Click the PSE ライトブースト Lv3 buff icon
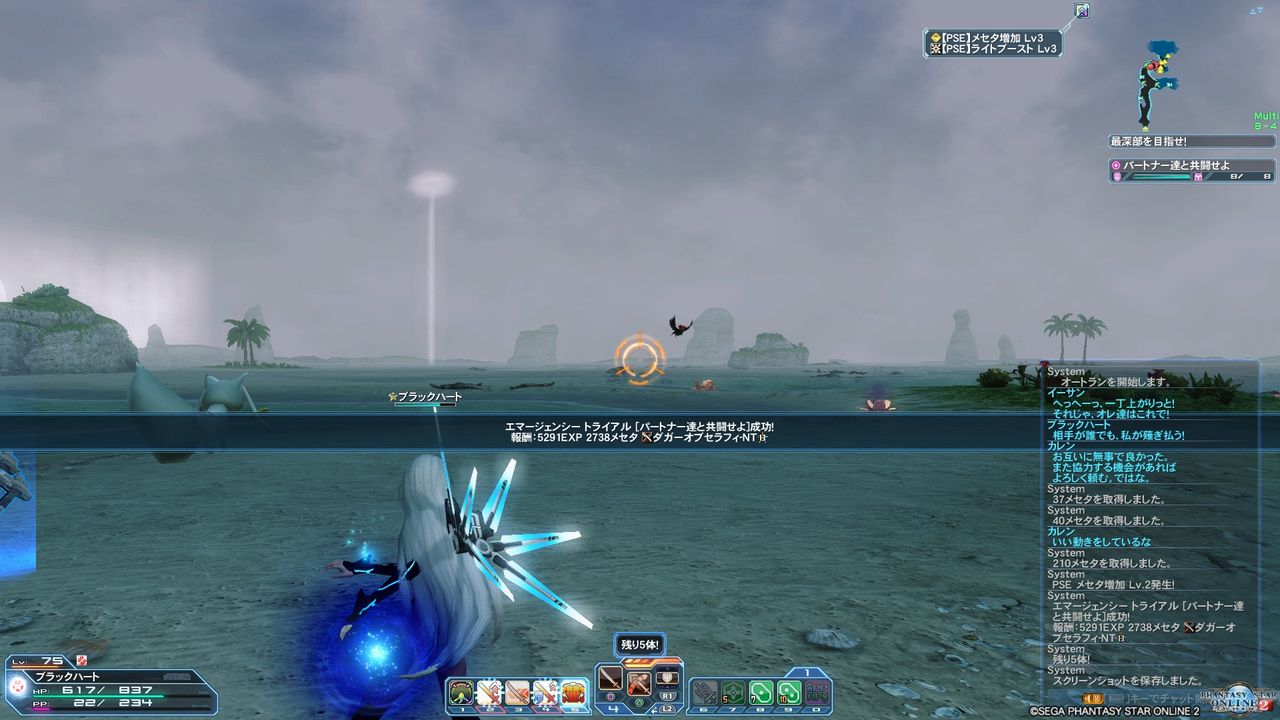 pos(938,48)
